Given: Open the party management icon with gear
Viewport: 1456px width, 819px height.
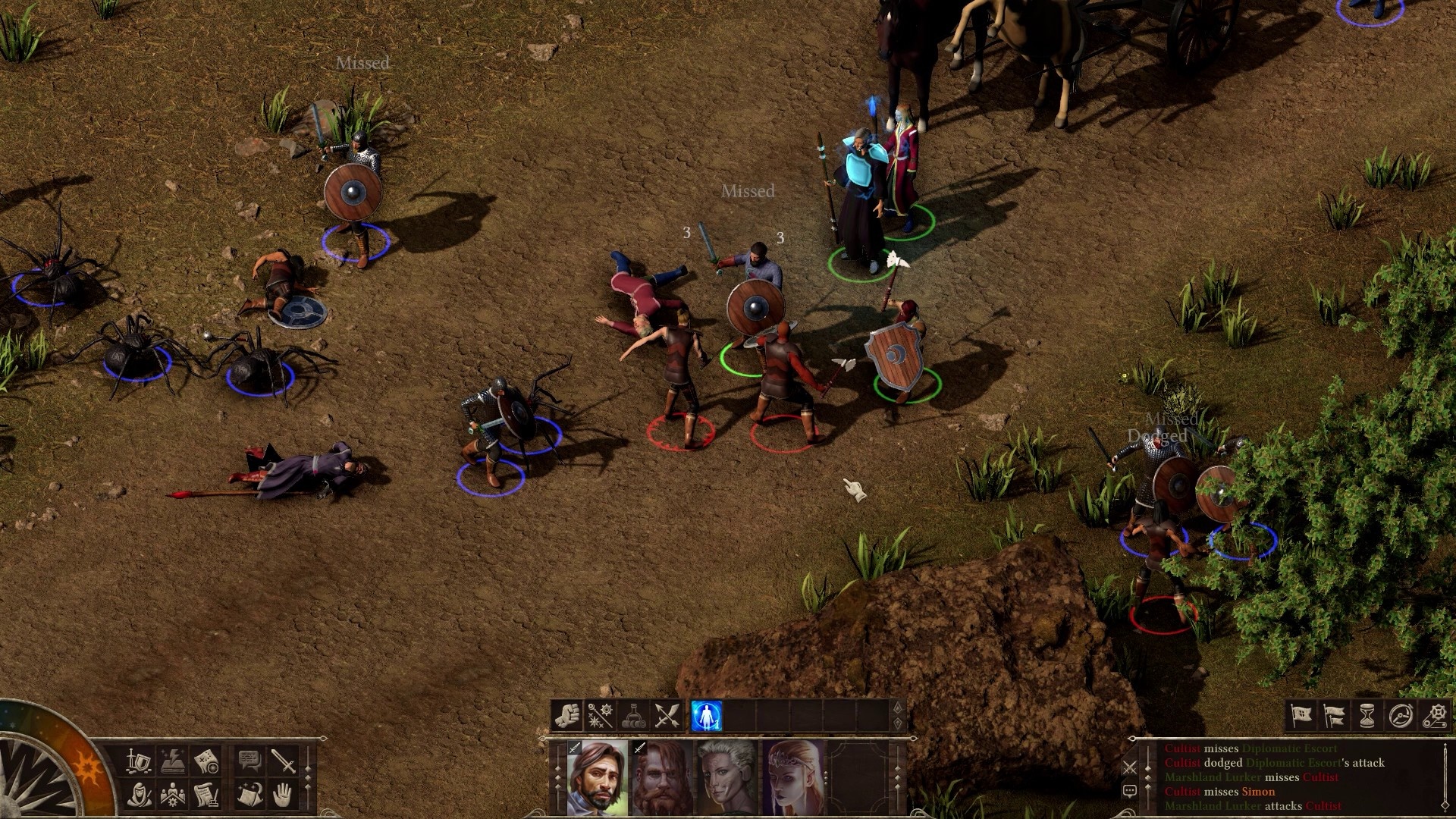Looking at the screenshot, I should [173, 795].
